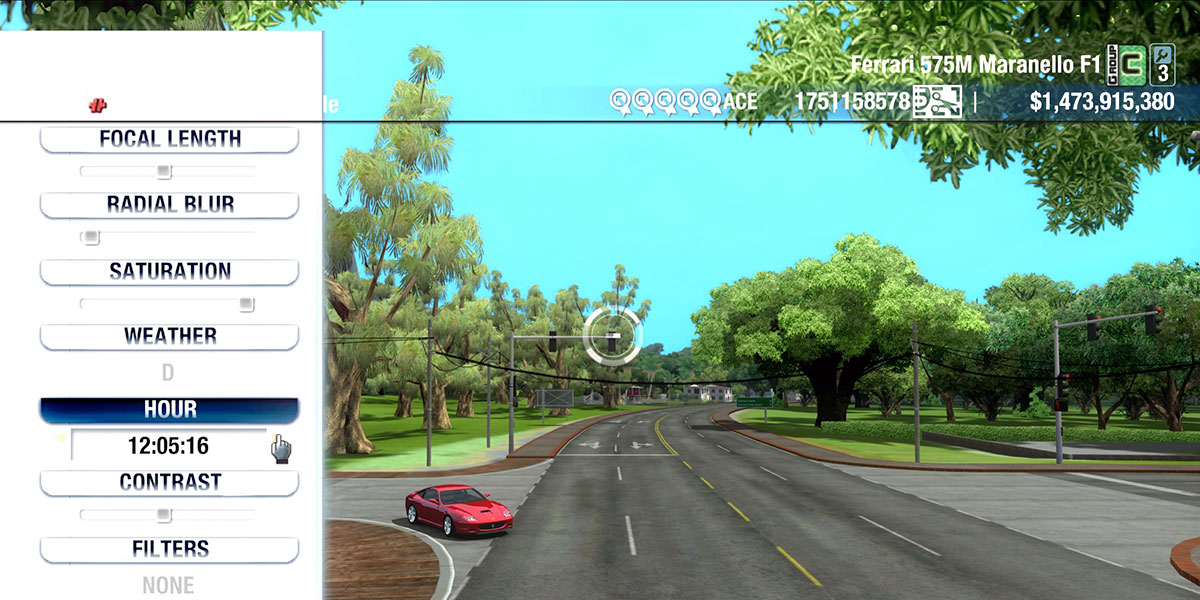The image size is (1200, 600).
Task: Adjust the Focal Length slider handle
Action: click(x=164, y=171)
